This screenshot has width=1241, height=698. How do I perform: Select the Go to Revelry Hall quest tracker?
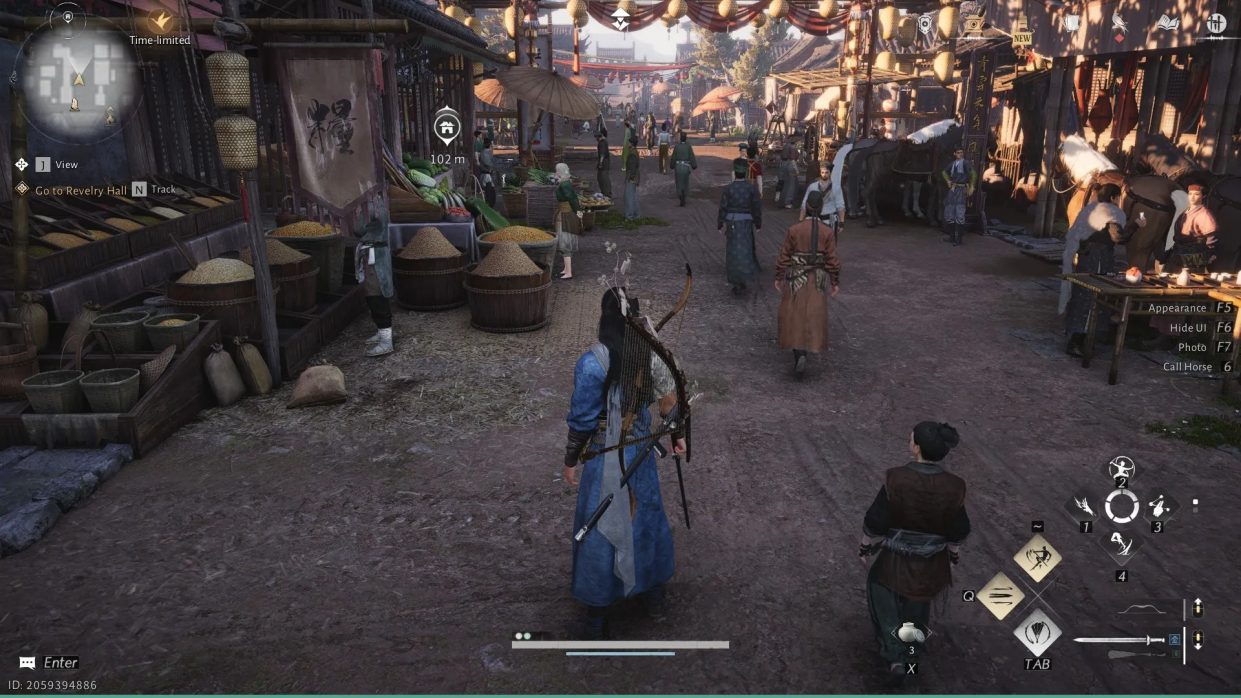[81, 190]
